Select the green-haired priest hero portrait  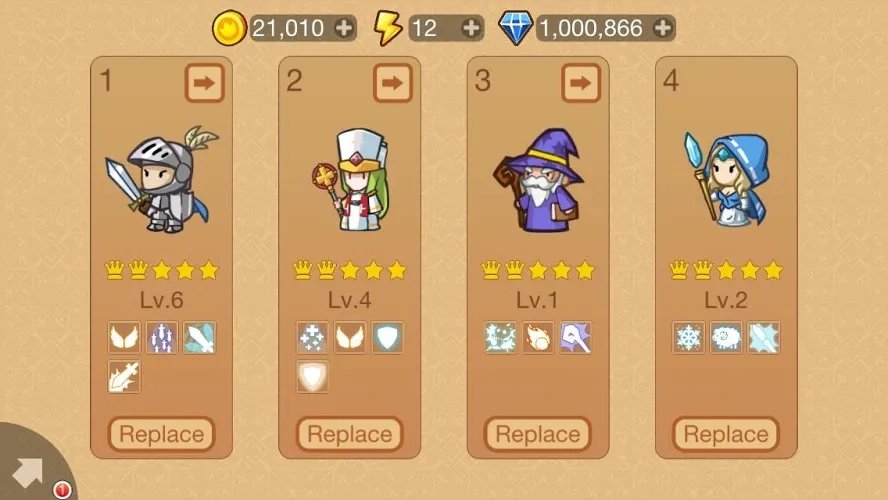coord(349,181)
